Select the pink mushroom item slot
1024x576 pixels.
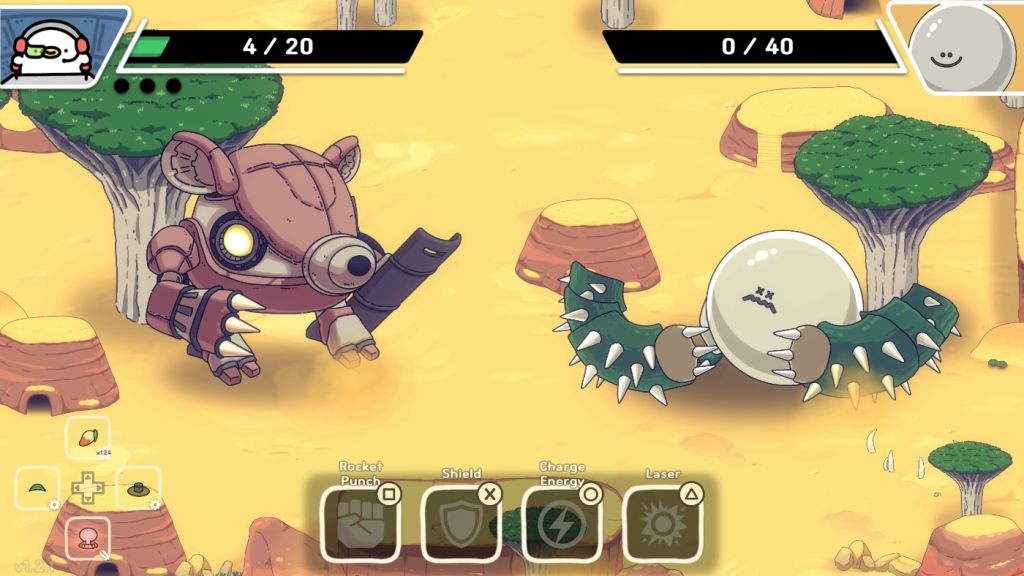point(88,538)
